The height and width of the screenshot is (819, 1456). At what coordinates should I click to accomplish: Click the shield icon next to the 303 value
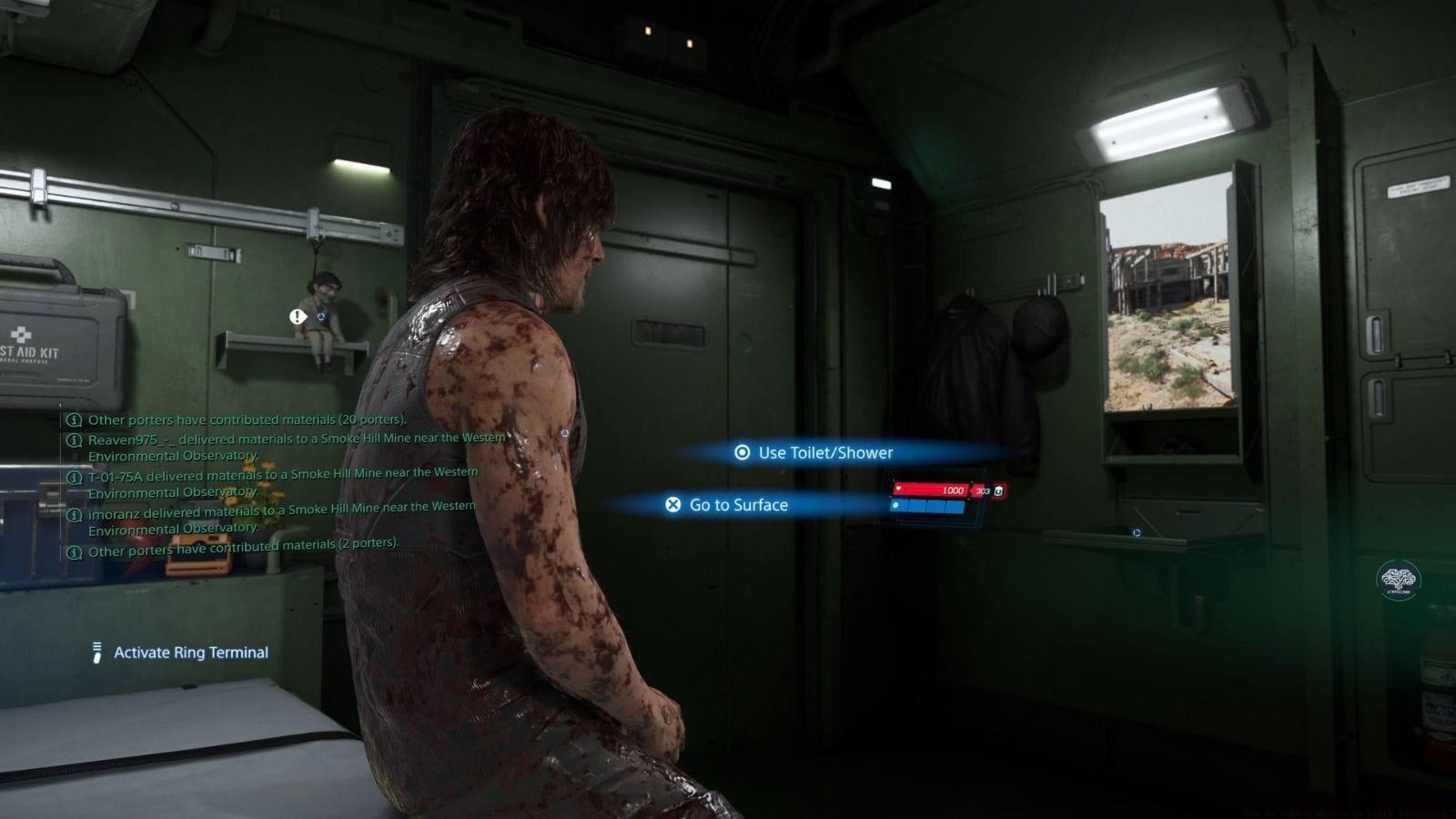pos(999,490)
